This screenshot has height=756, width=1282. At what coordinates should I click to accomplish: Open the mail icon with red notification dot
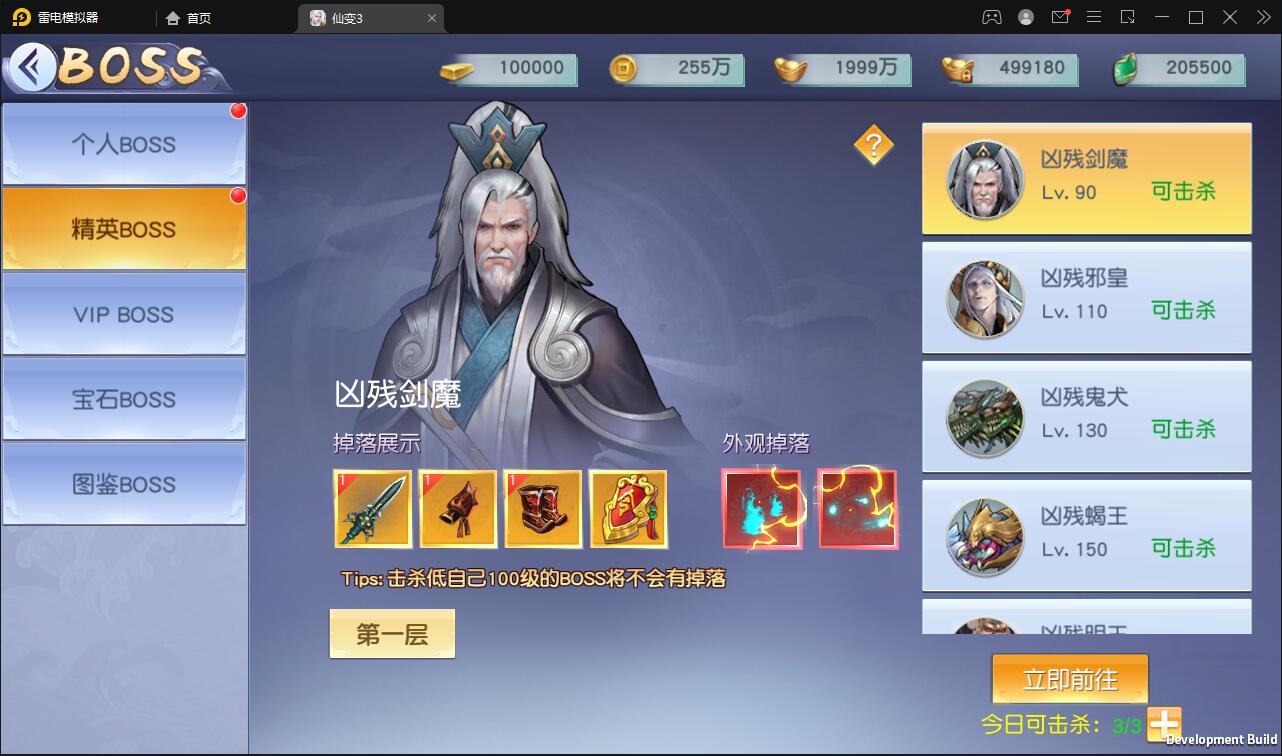[x=1060, y=17]
